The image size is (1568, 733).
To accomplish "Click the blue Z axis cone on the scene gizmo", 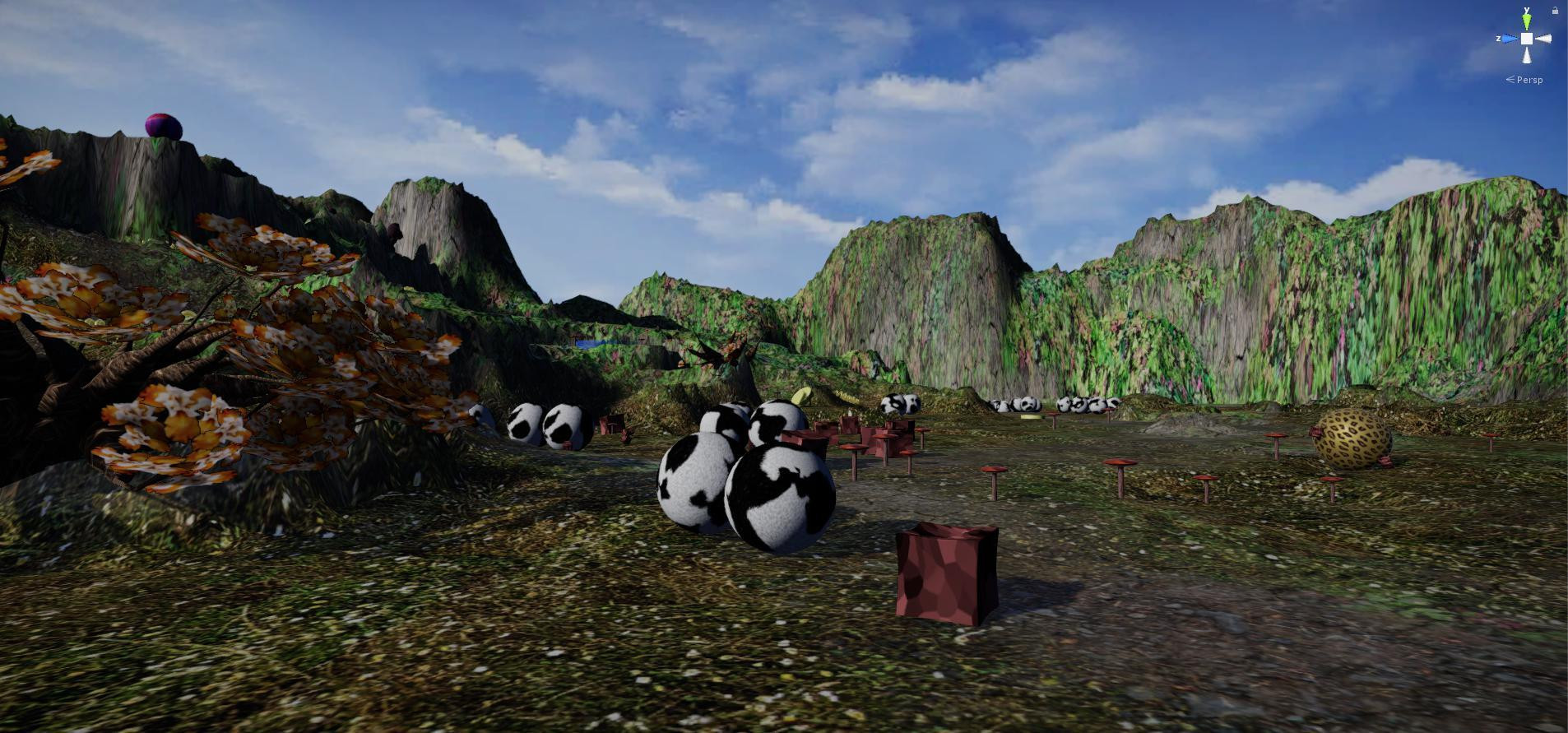I will [1509, 39].
